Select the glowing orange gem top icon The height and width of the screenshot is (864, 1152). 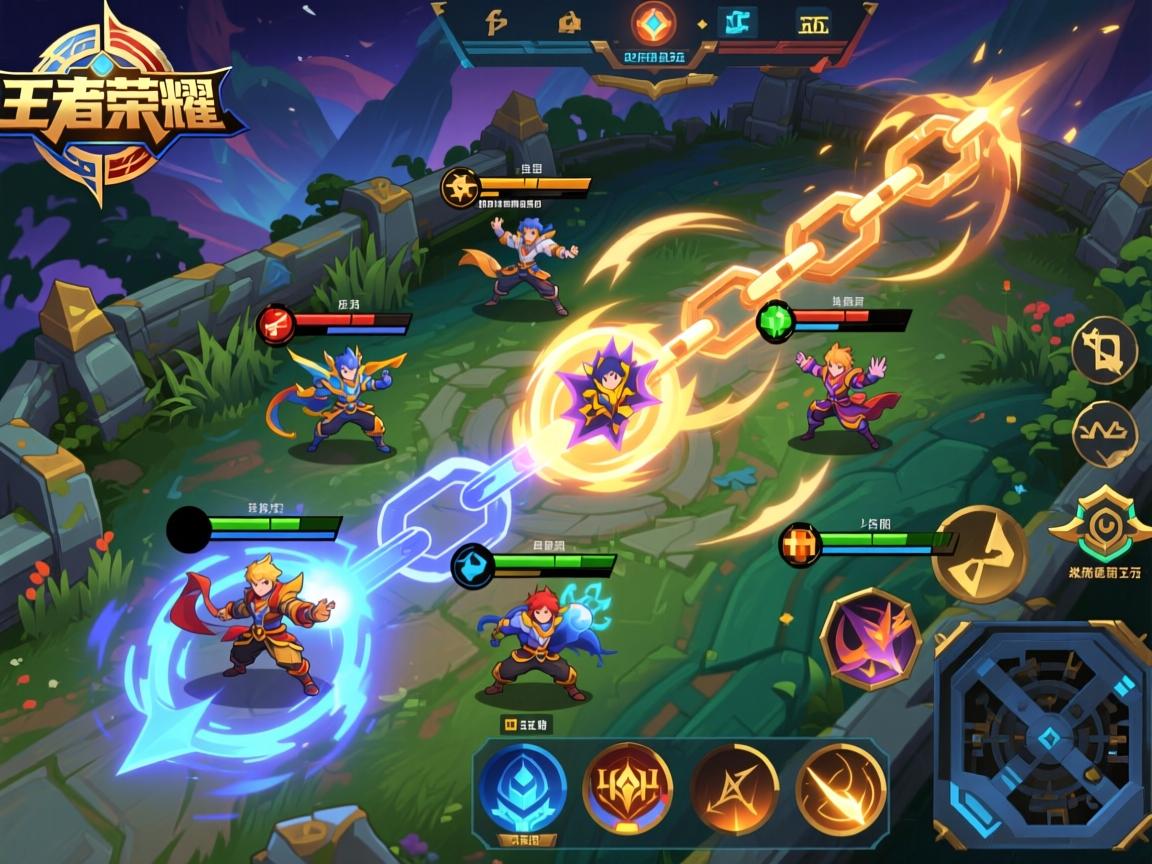click(655, 22)
